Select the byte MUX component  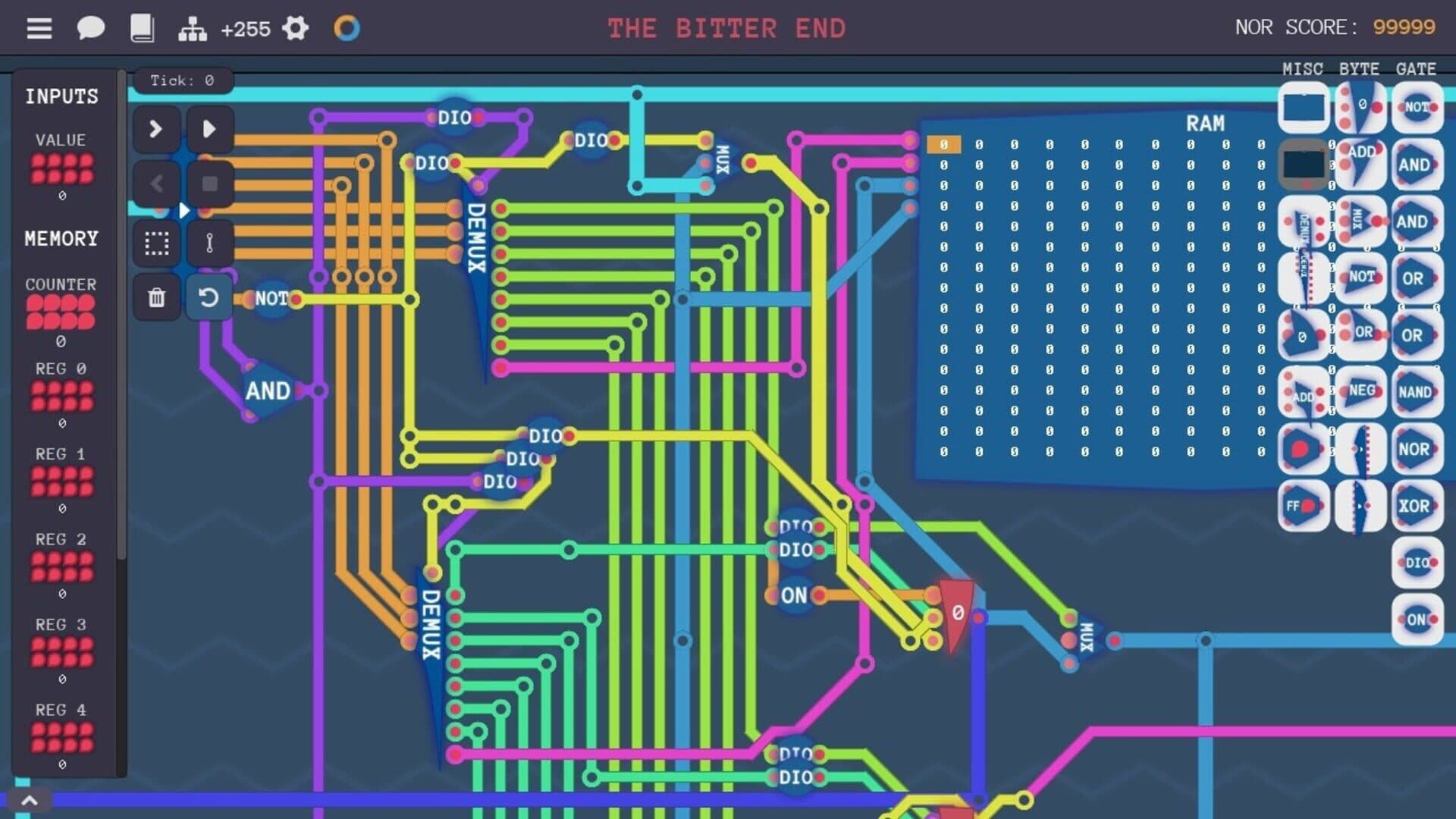(1361, 222)
